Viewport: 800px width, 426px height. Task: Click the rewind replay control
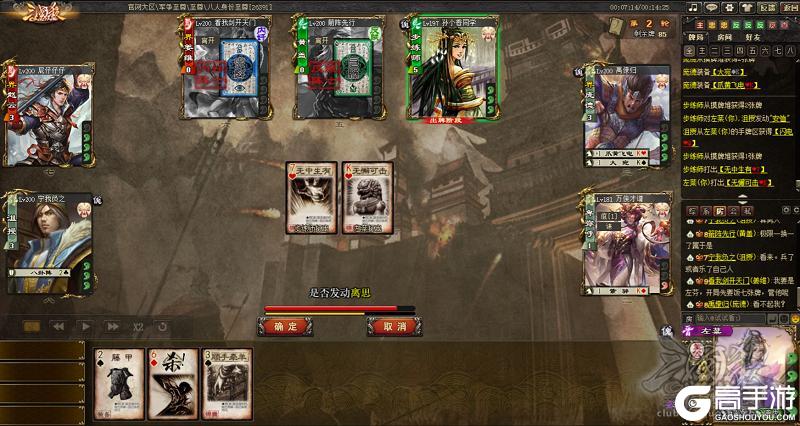click(x=58, y=326)
